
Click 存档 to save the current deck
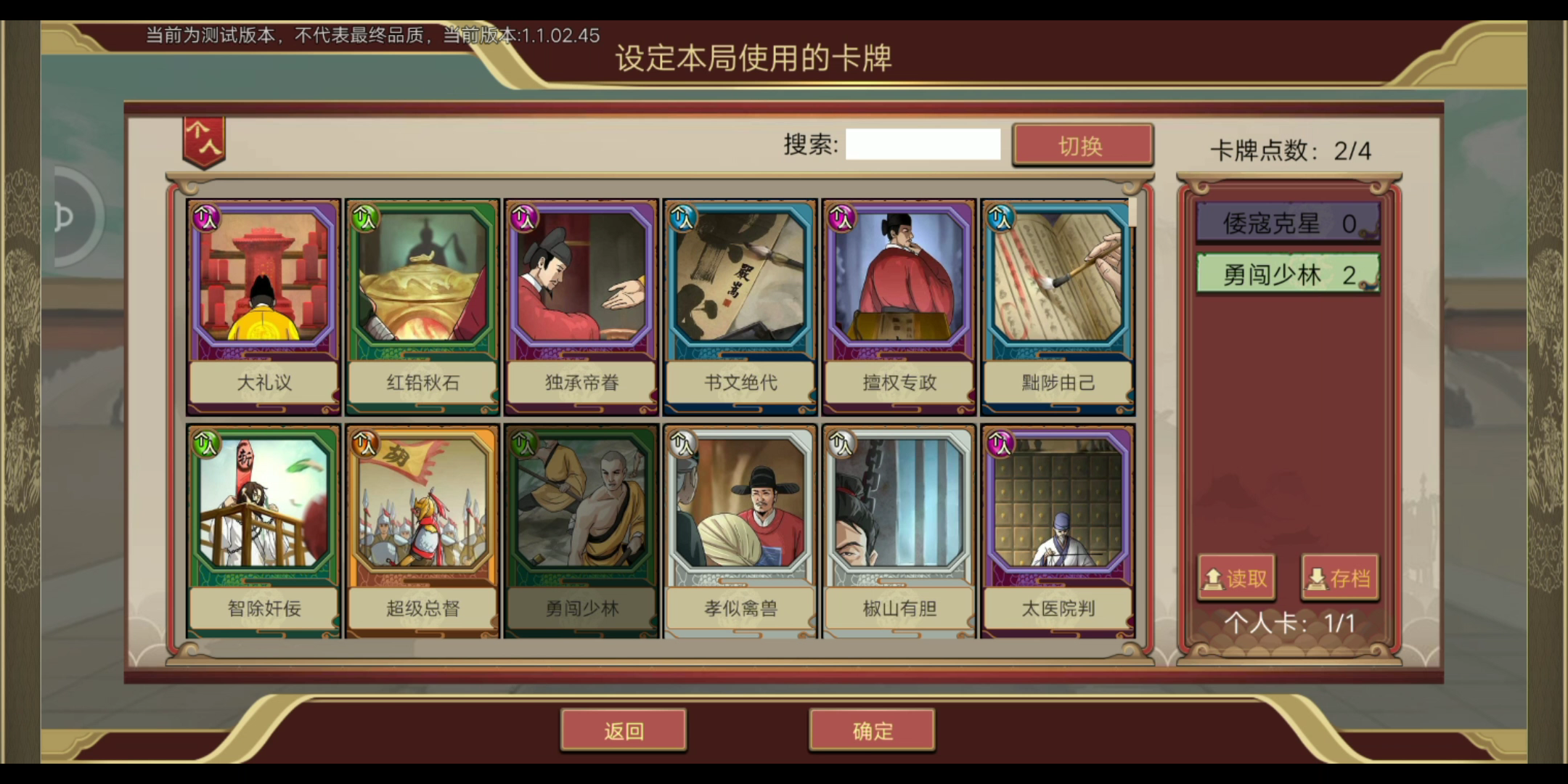[1341, 578]
